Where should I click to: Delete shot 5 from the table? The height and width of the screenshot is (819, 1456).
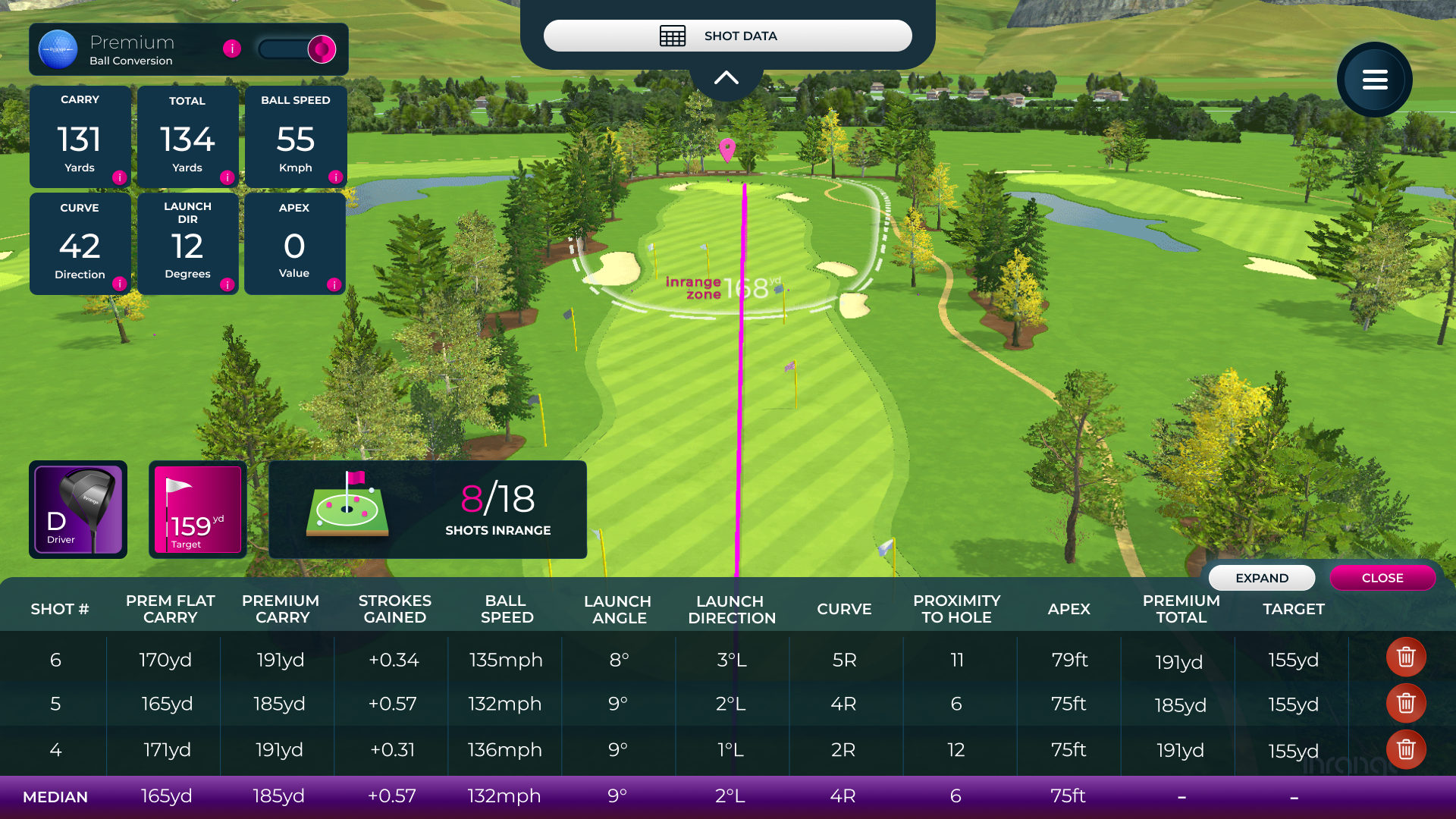[1406, 704]
